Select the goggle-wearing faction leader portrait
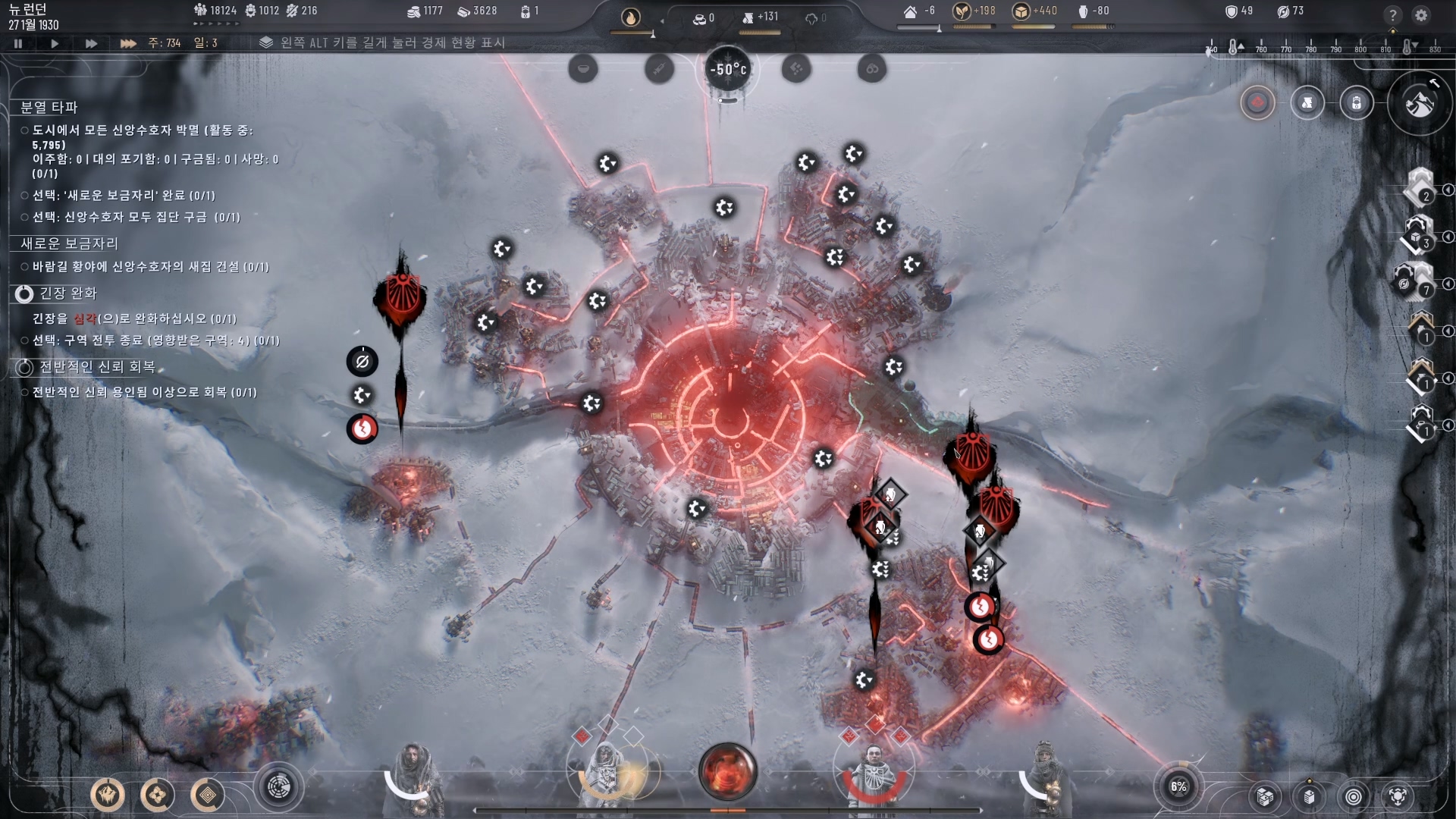Image resolution: width=1456 pixels, height=819 pixels. (x=1045, y=773)
